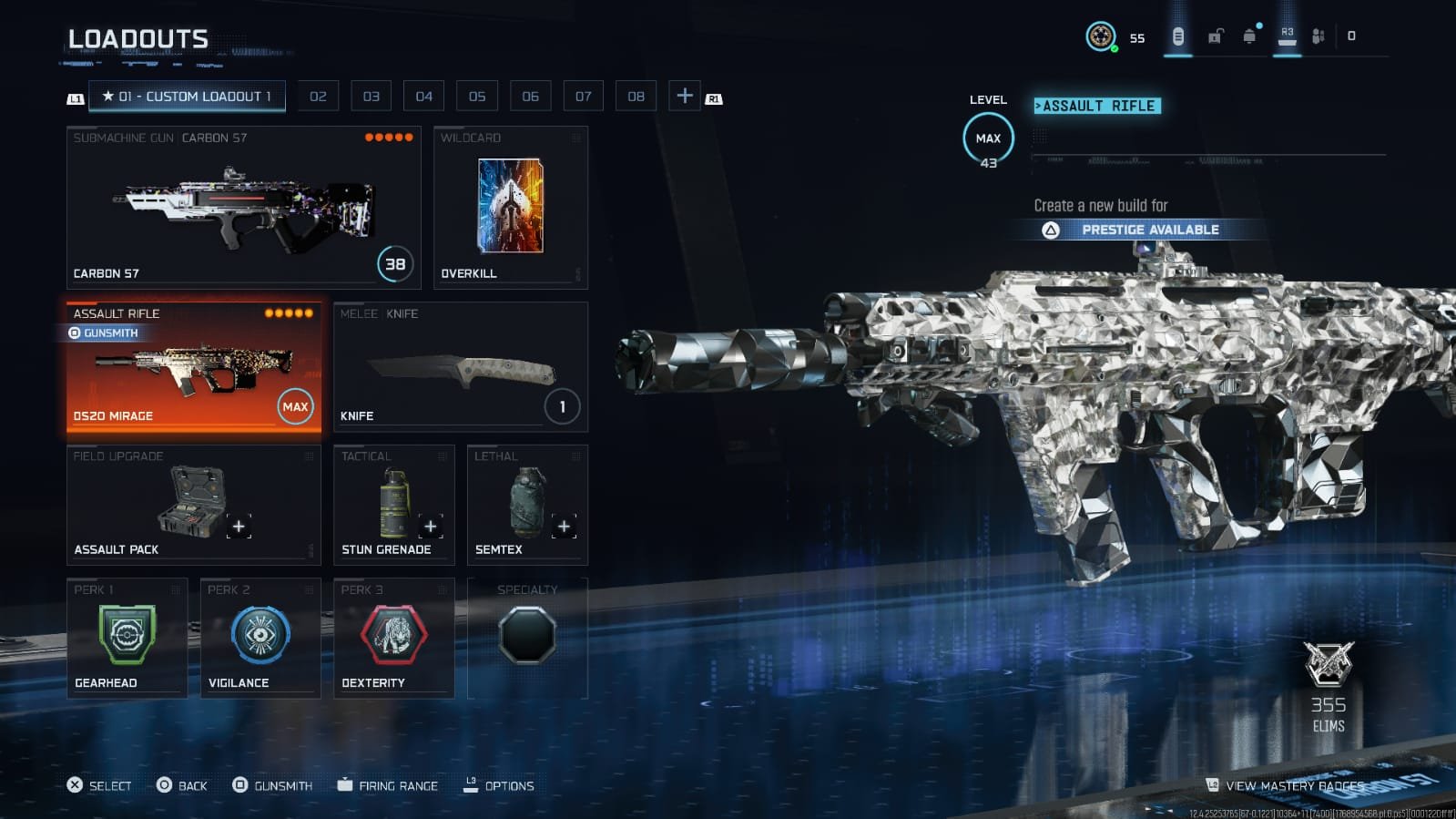1456x819 pixels.
Task: Select the Knife melee slot
Action: coord(460,366)
